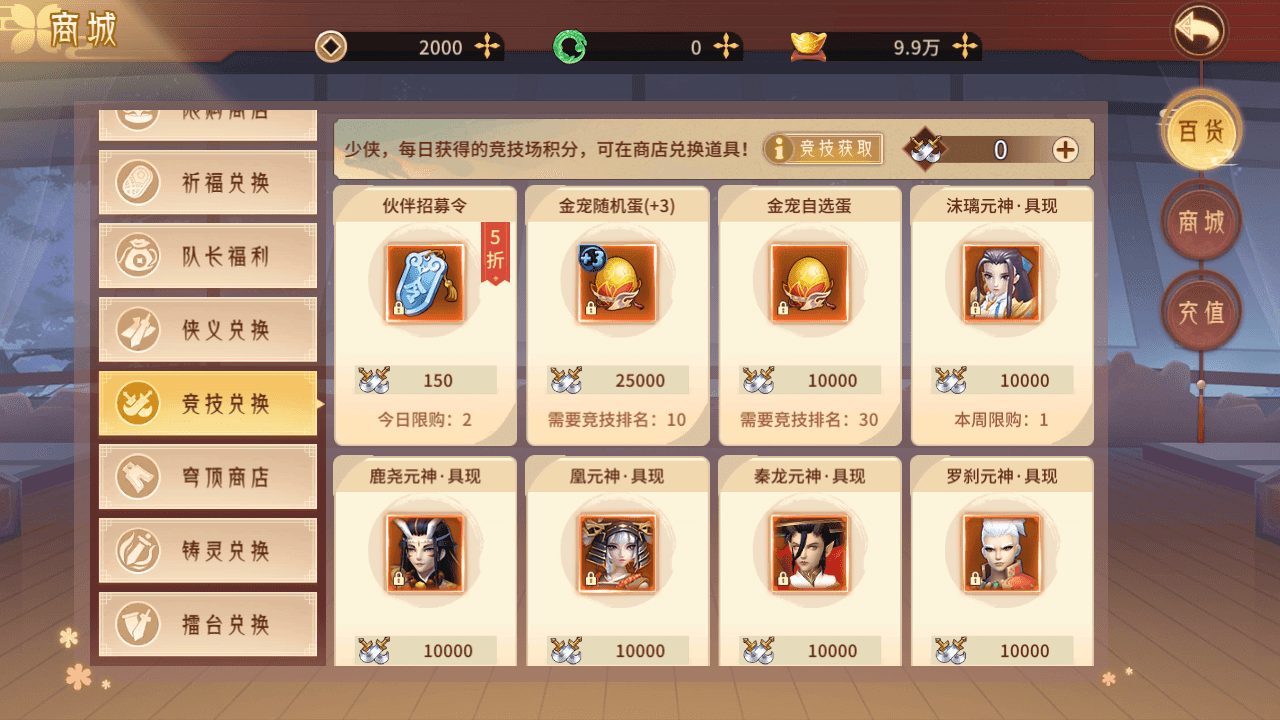Select the 金宠自选蛋 egg thumbnail
Image resolution: width=1280 pixels, height=720 pixels.
809,283
